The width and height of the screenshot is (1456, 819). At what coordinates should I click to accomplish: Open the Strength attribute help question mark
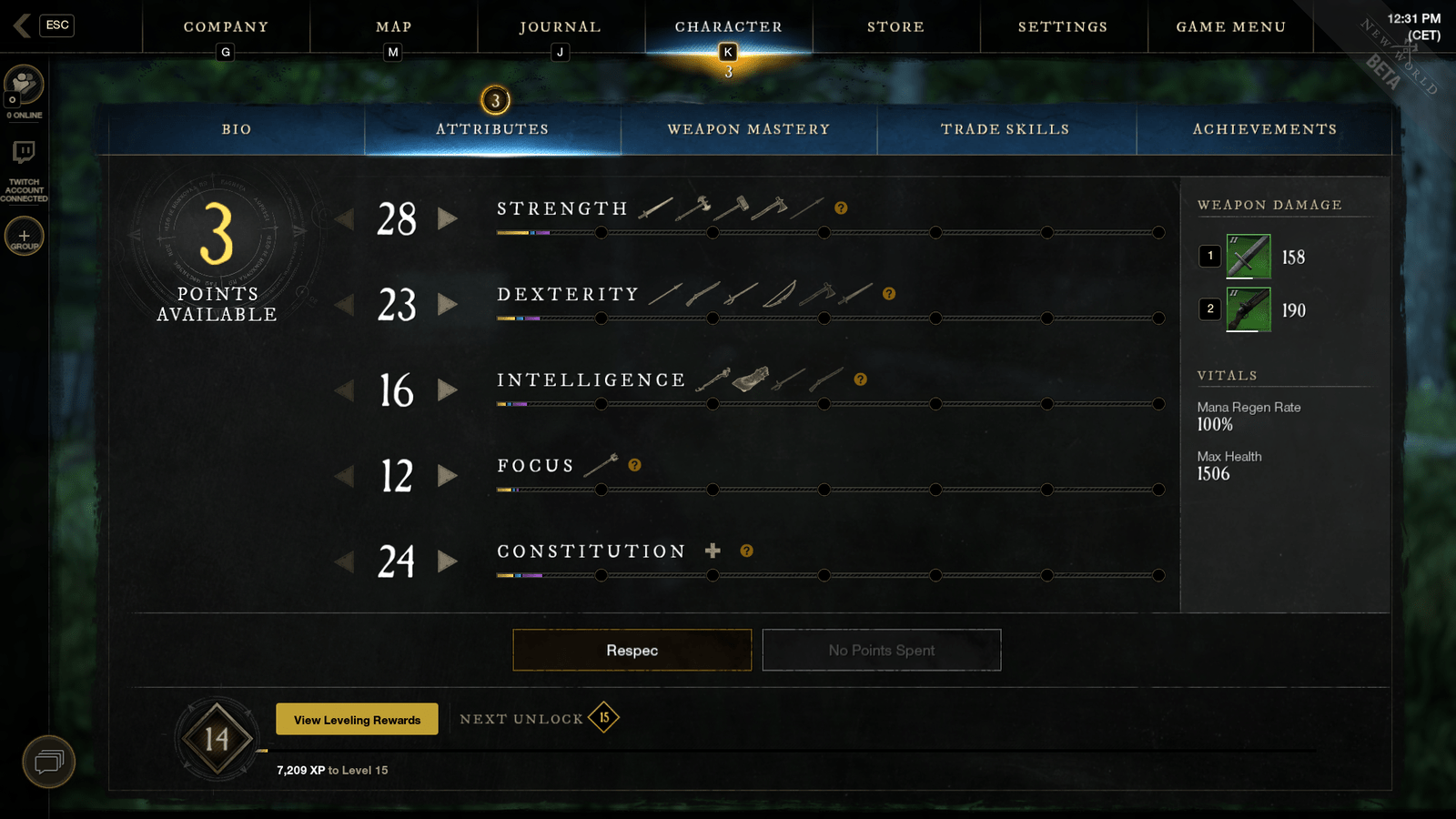(842, 207)
